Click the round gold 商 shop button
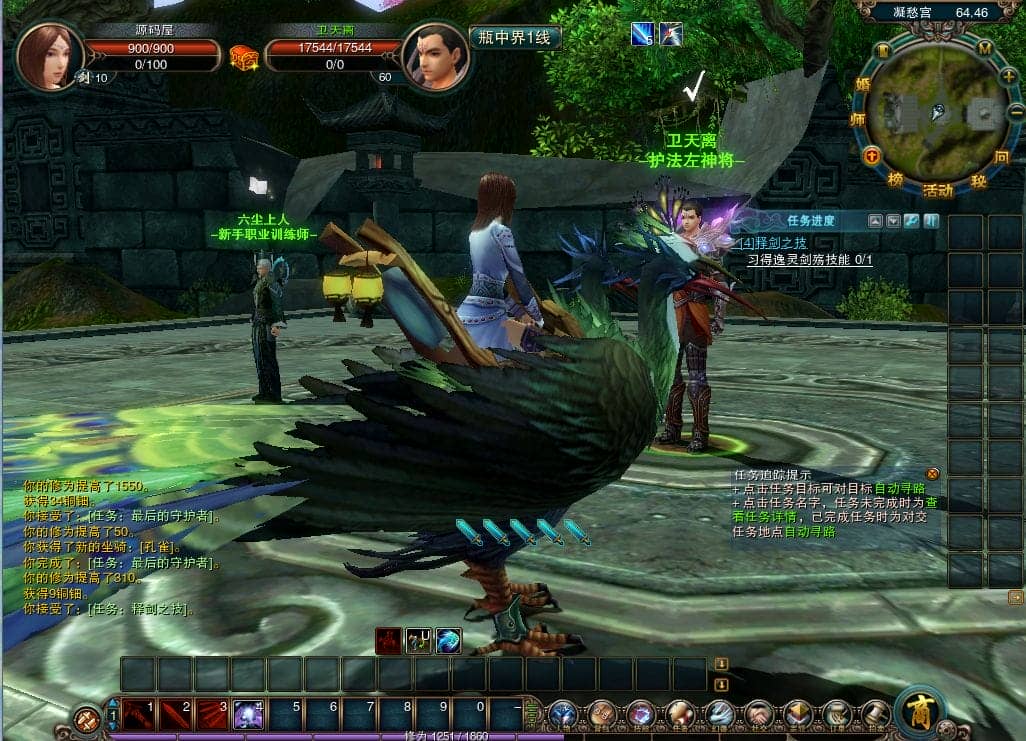Image resolution: width=1026 pixels, height=741 pixels. click(x=920, y=711)
